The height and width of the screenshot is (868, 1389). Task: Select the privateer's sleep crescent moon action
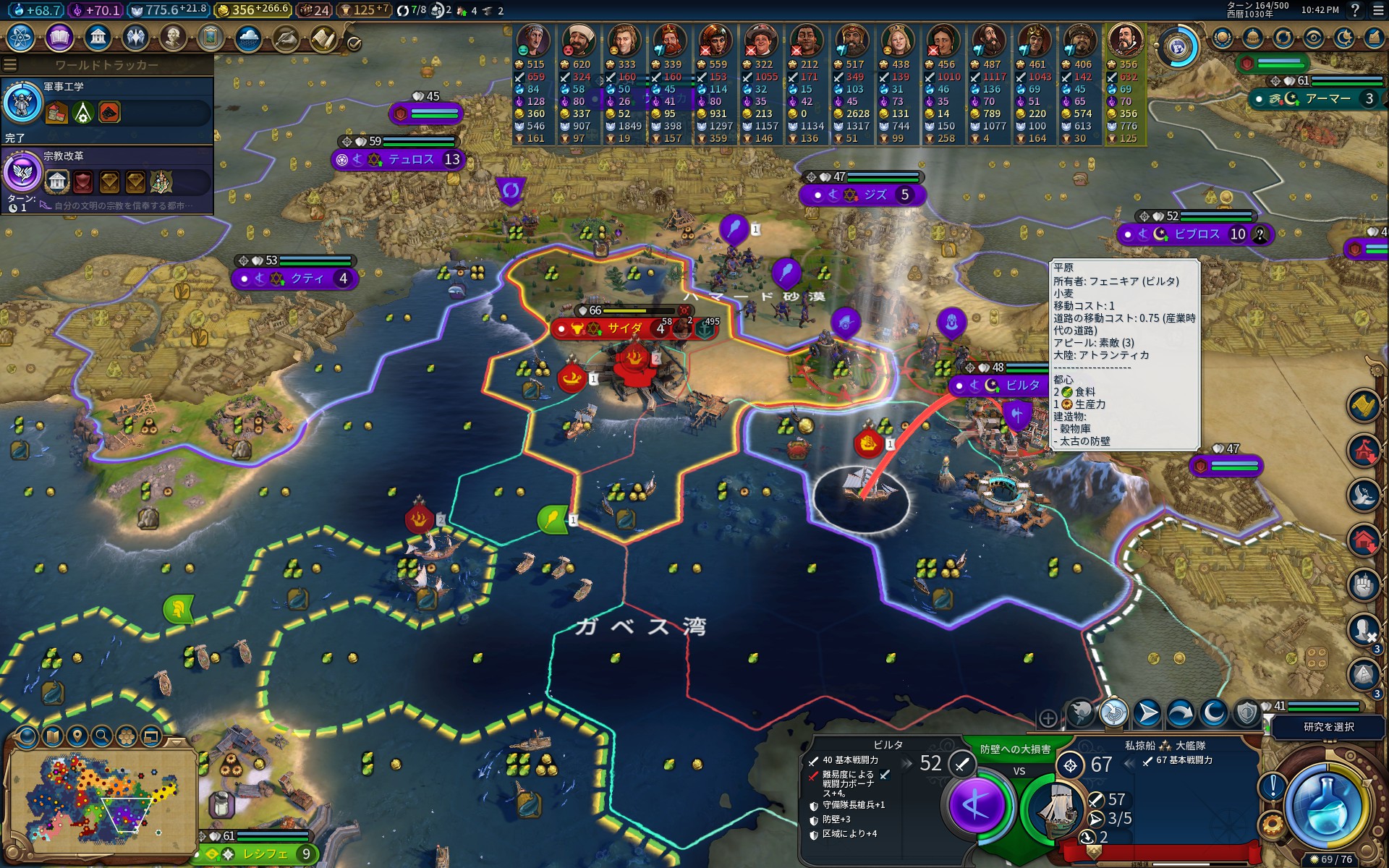pos(1214,714)
